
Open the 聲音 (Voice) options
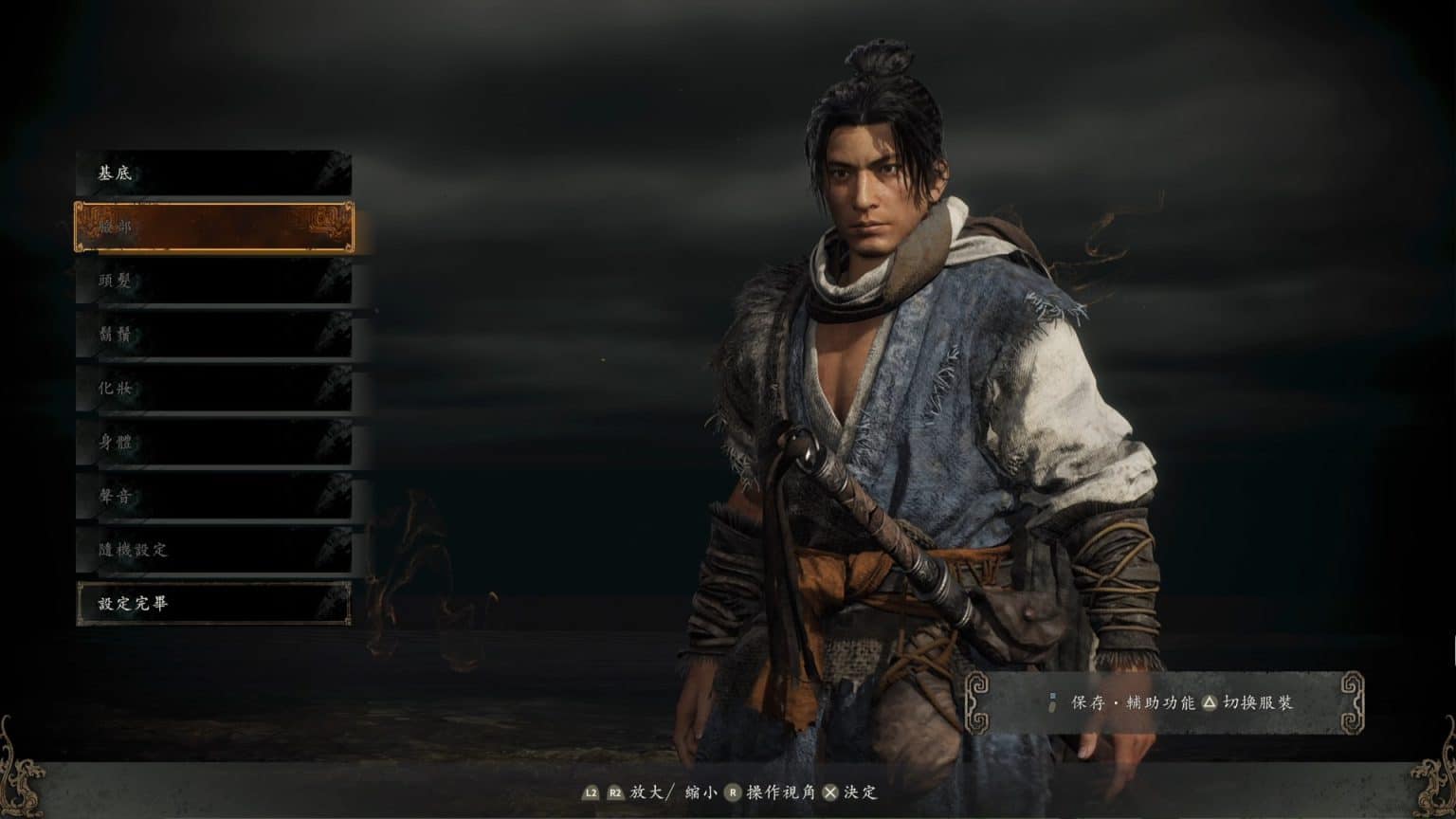(213, 496)
